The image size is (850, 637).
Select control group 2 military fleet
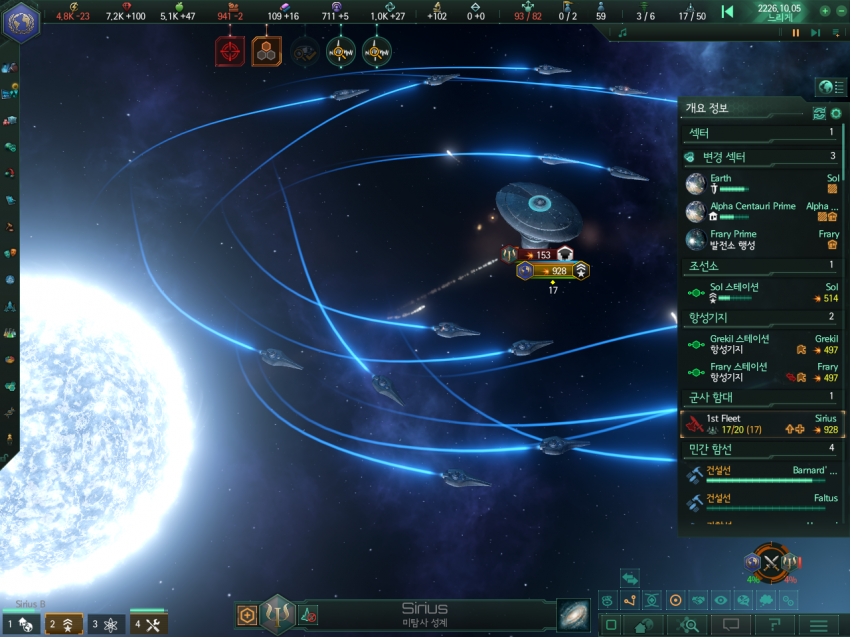pos(64,625)
